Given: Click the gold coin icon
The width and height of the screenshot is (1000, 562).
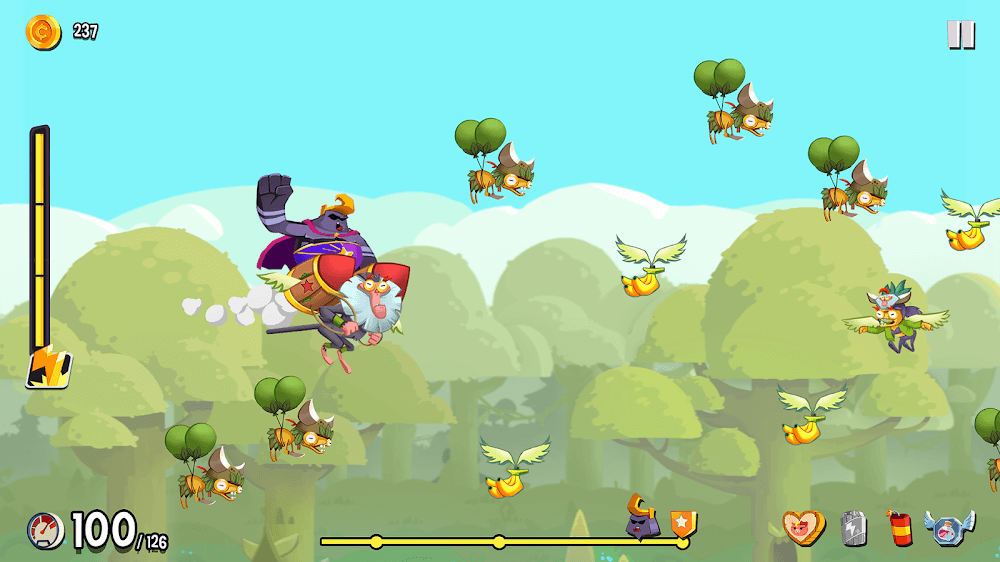Looking at the screenshot, I should 43,32.
